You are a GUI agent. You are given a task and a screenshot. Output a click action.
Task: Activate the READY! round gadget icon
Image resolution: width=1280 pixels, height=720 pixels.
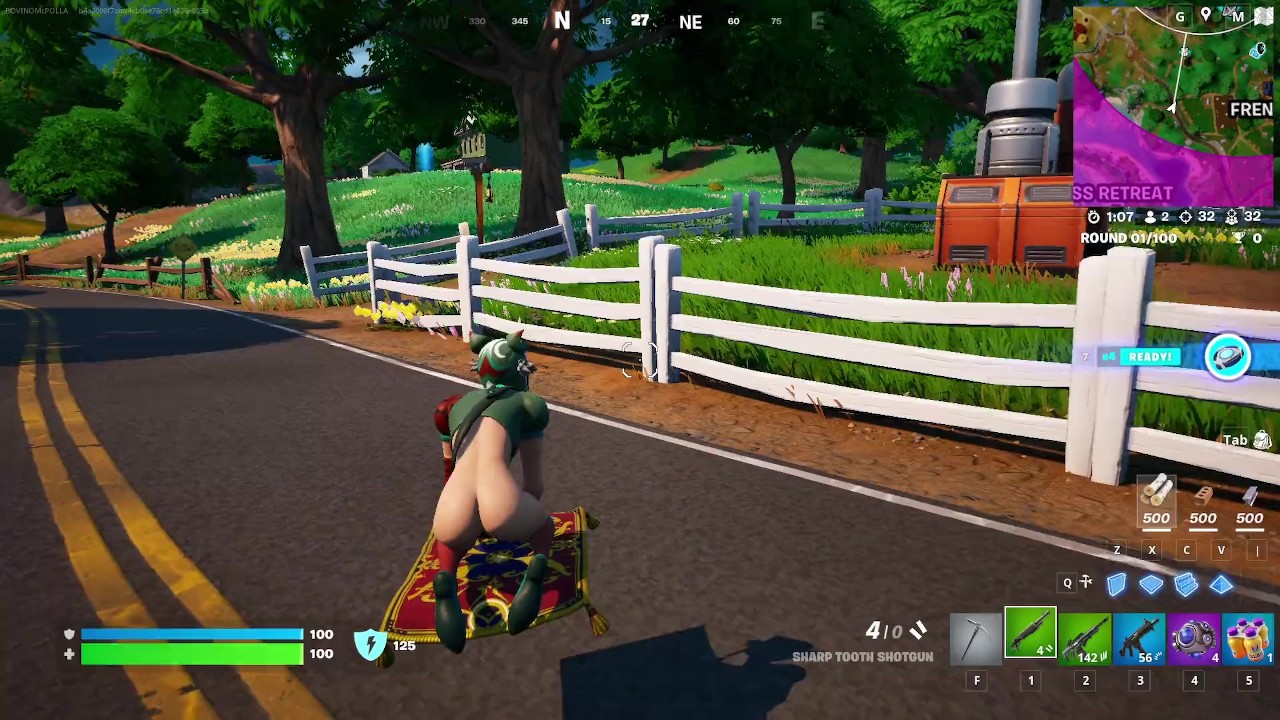(x=1228, y=357)
